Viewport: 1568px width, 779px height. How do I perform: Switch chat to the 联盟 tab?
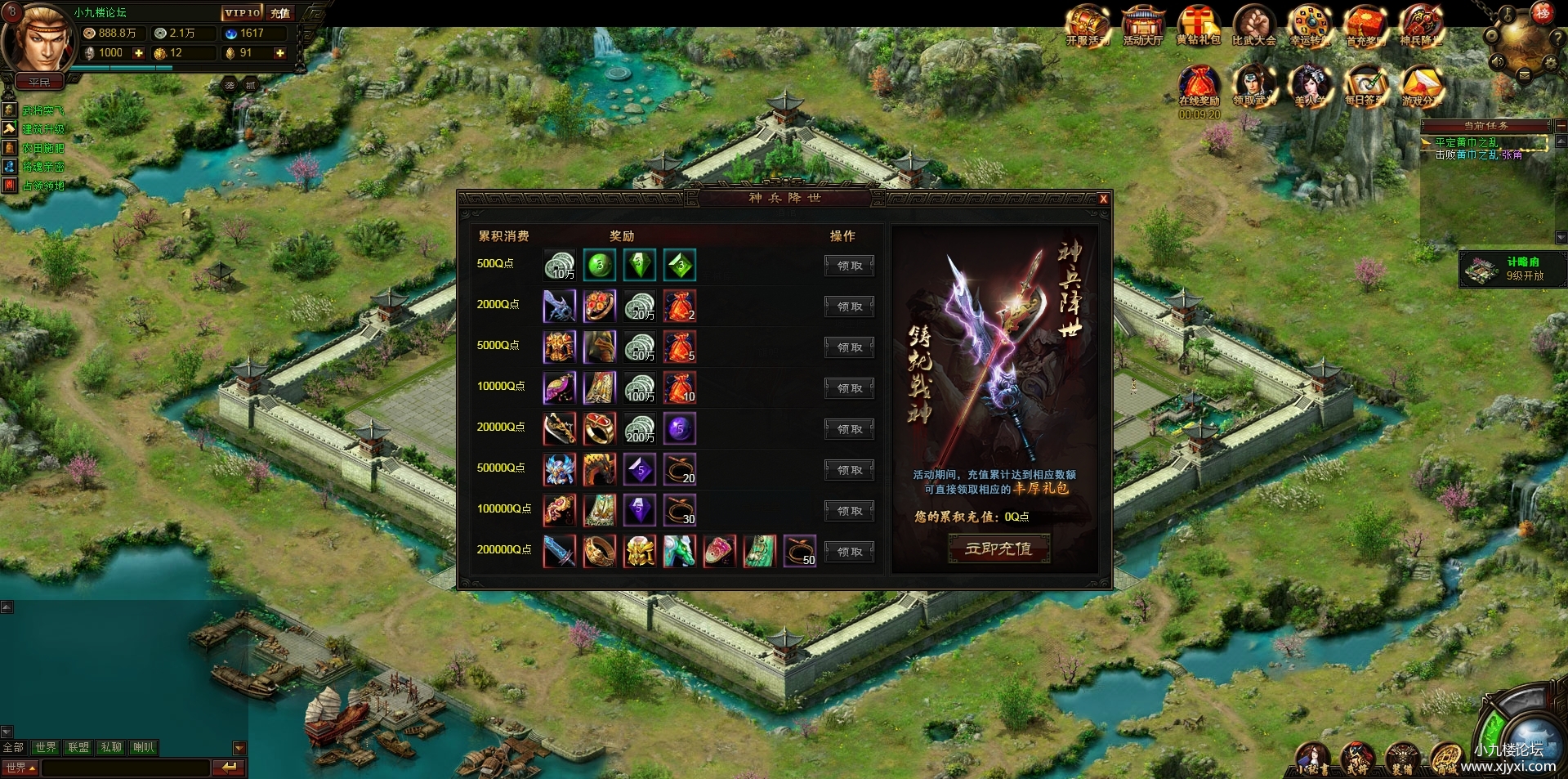point(78,747)
